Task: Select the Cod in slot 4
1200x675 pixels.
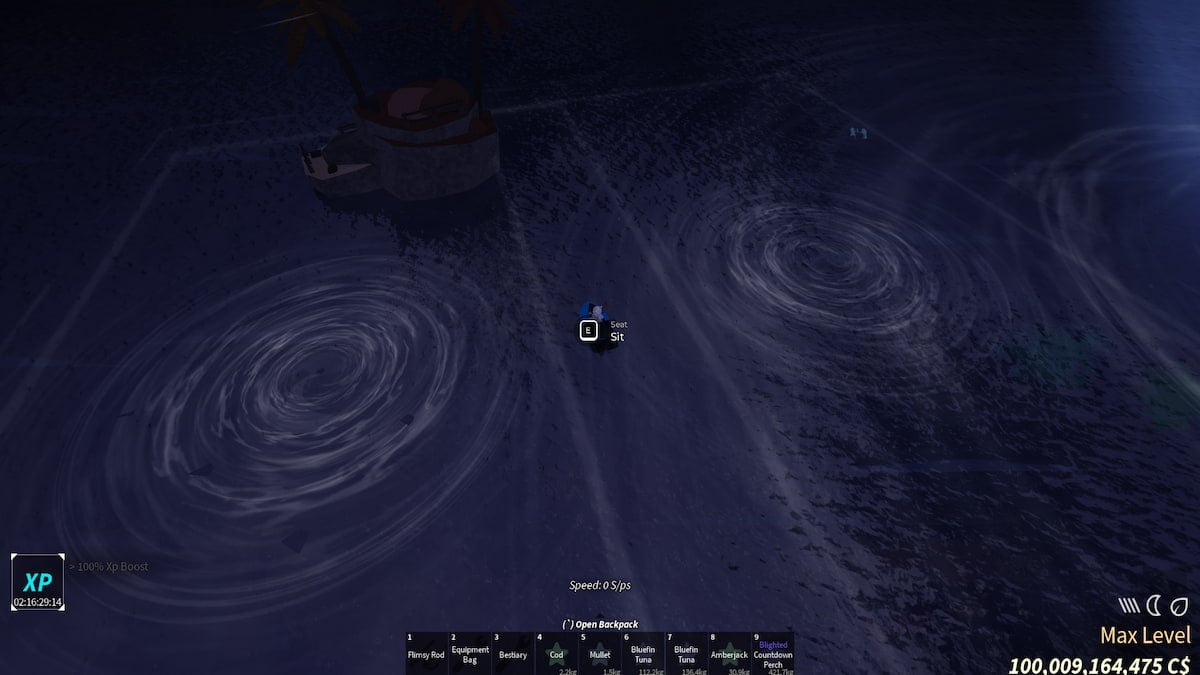Action: (556, 654)
